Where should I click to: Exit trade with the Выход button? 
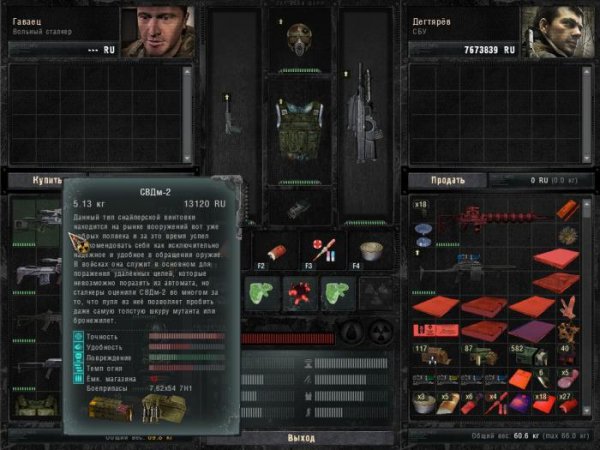pyautogui.click(x=299, y=437)
